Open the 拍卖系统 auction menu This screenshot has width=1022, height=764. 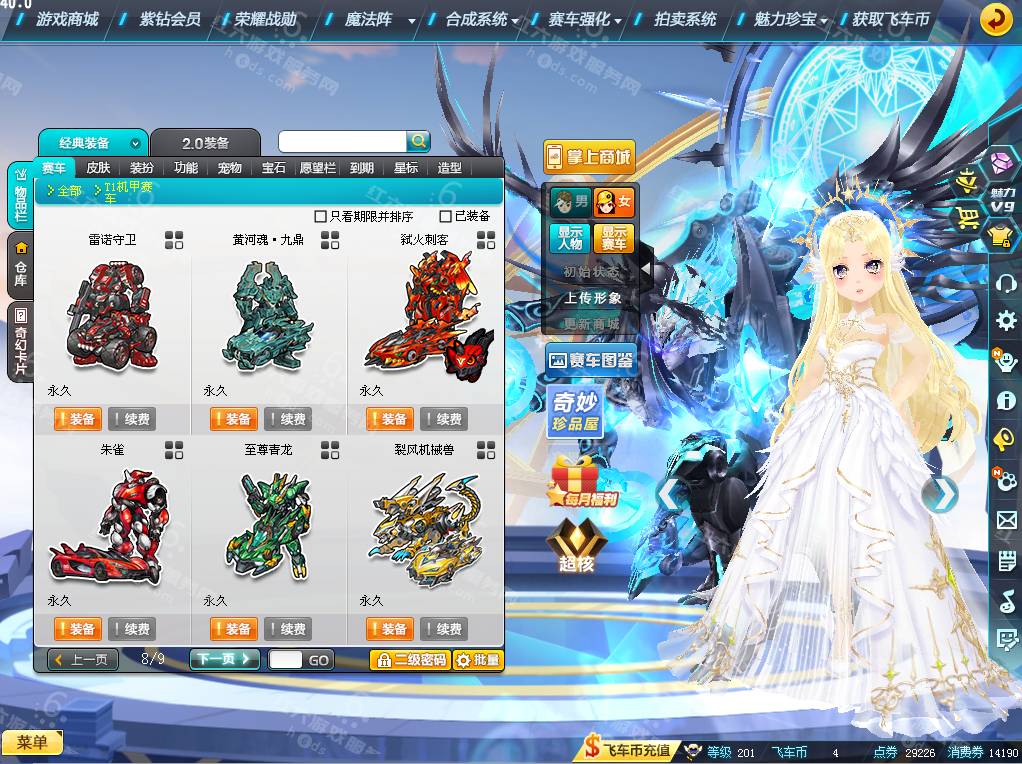click(685, 19)
